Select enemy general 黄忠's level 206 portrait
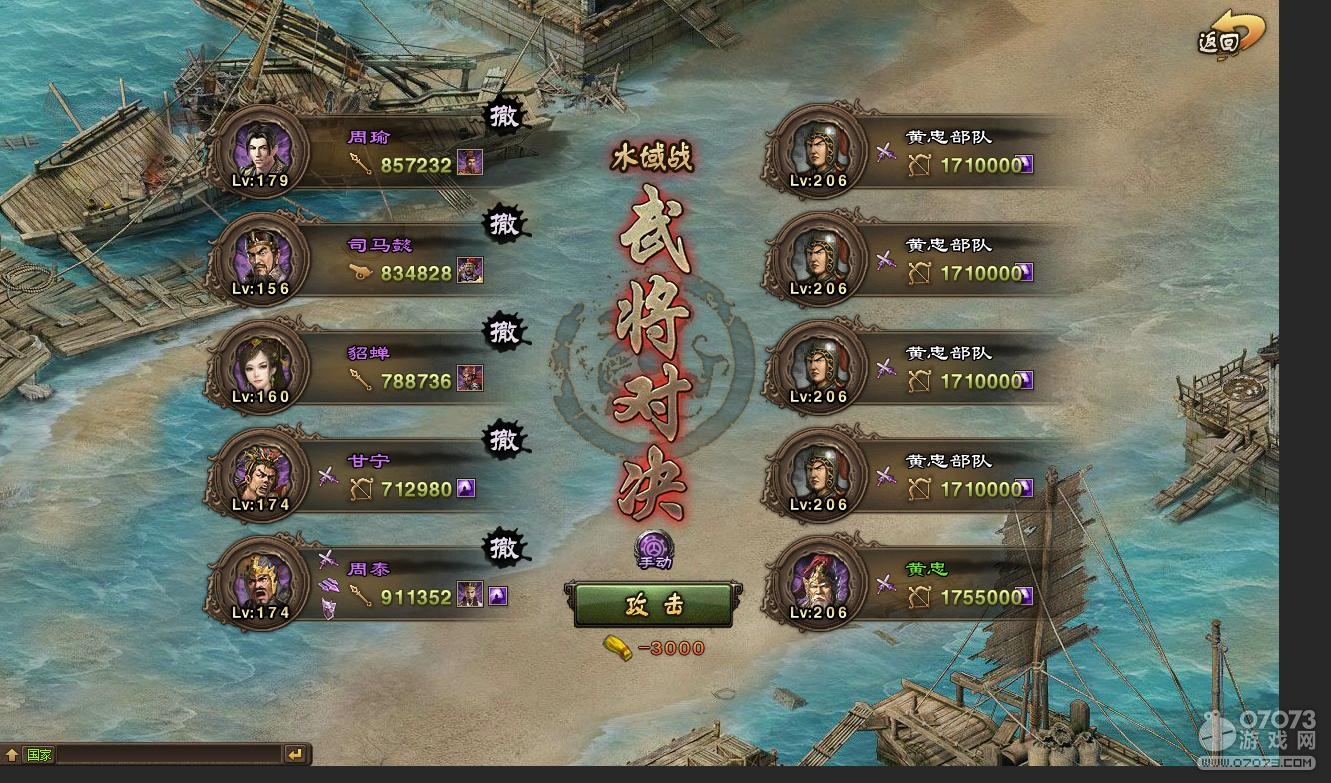The height and width of the screenshot is (783, 1331). point(818,583)
